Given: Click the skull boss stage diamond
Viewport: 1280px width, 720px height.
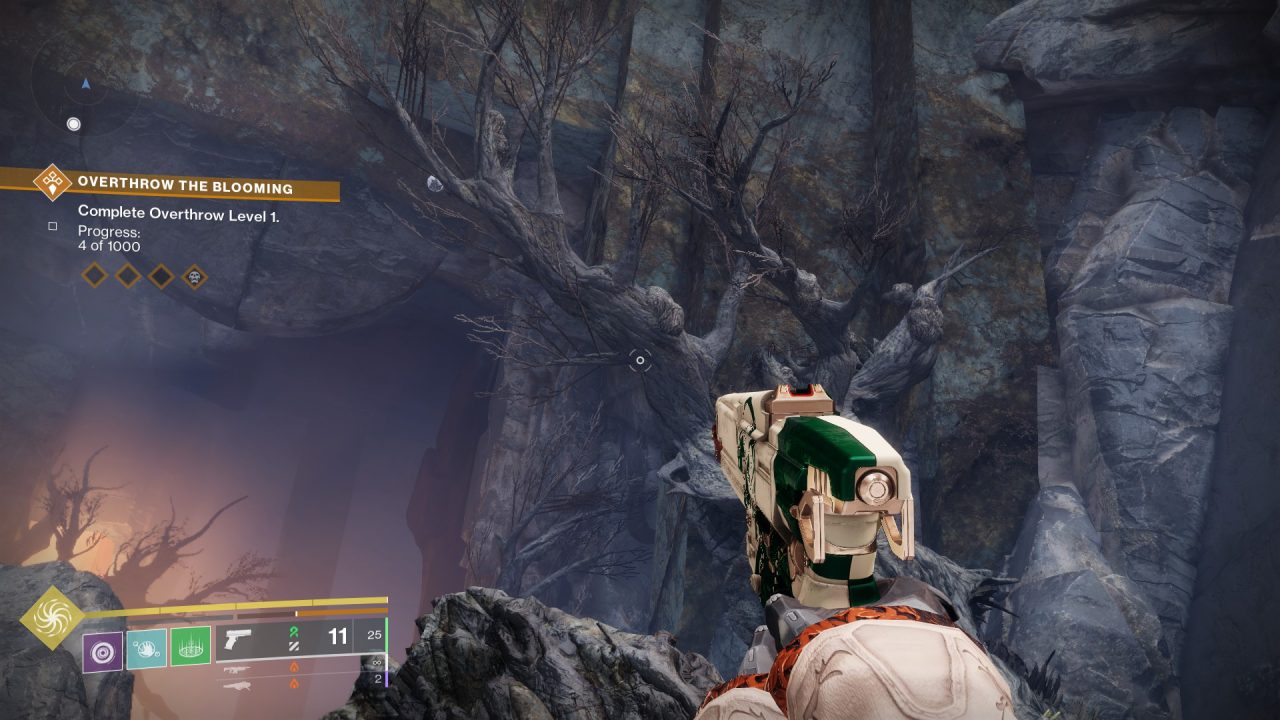Looking at the screenshot, I should 194,275.
